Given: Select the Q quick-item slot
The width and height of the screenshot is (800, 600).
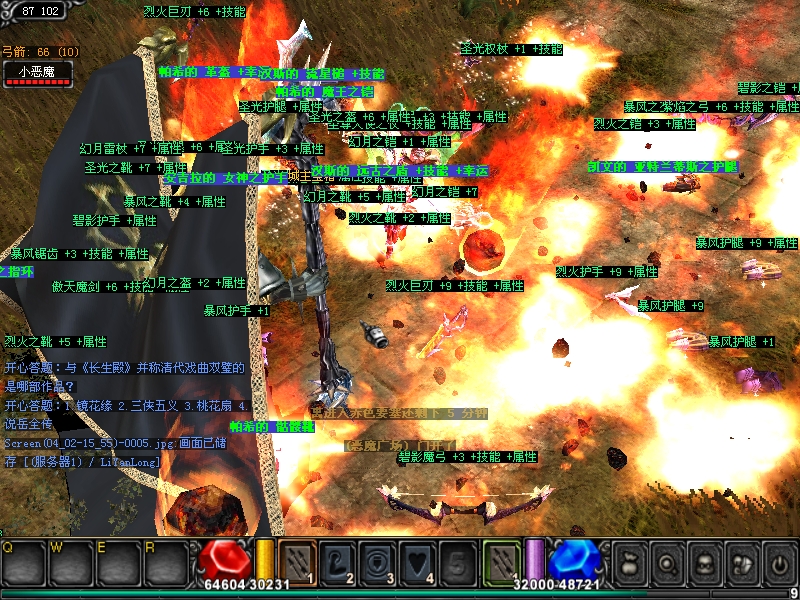Looking at the screenshot, I should 24,564.
